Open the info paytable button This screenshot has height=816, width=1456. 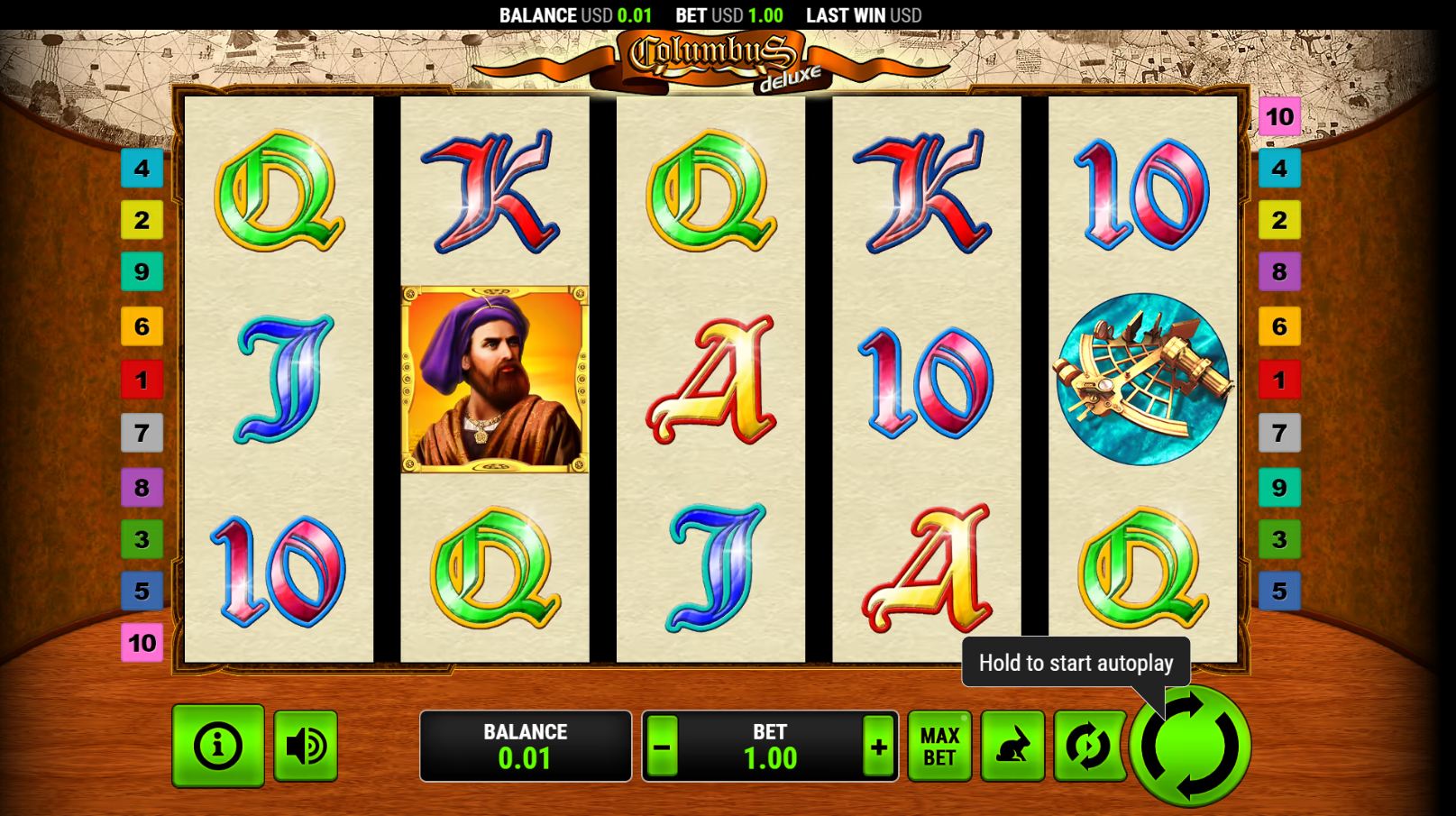[x=218, y=746]
